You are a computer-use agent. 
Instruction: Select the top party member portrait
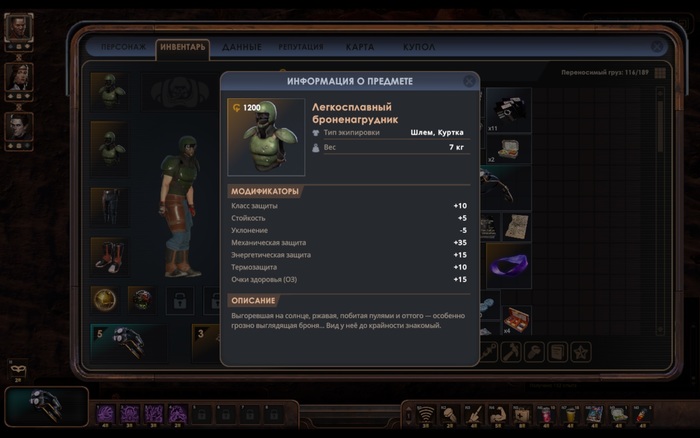(19, 29)
